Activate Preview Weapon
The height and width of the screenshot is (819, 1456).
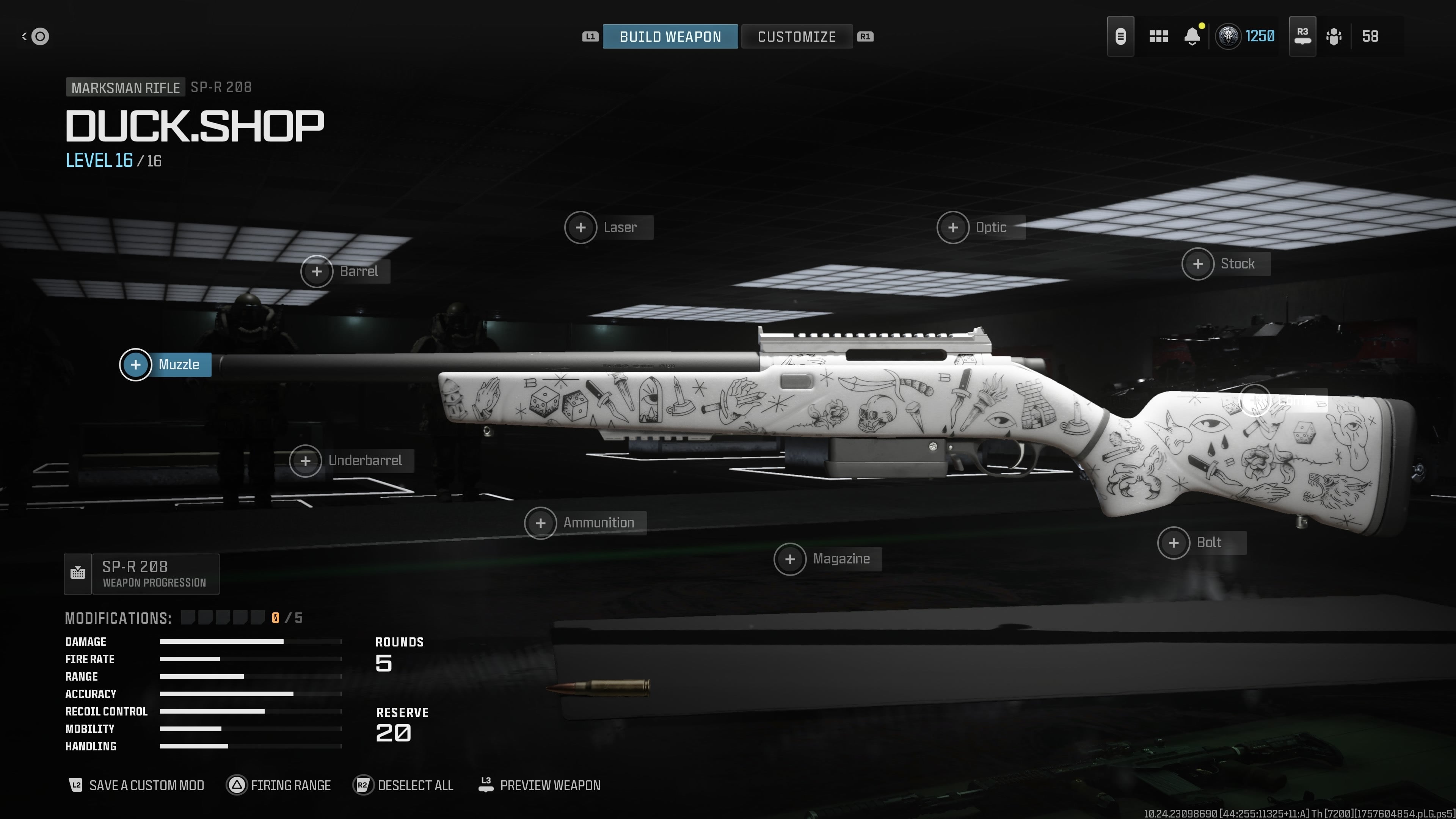pyautogui.click(x=540, y=785)
